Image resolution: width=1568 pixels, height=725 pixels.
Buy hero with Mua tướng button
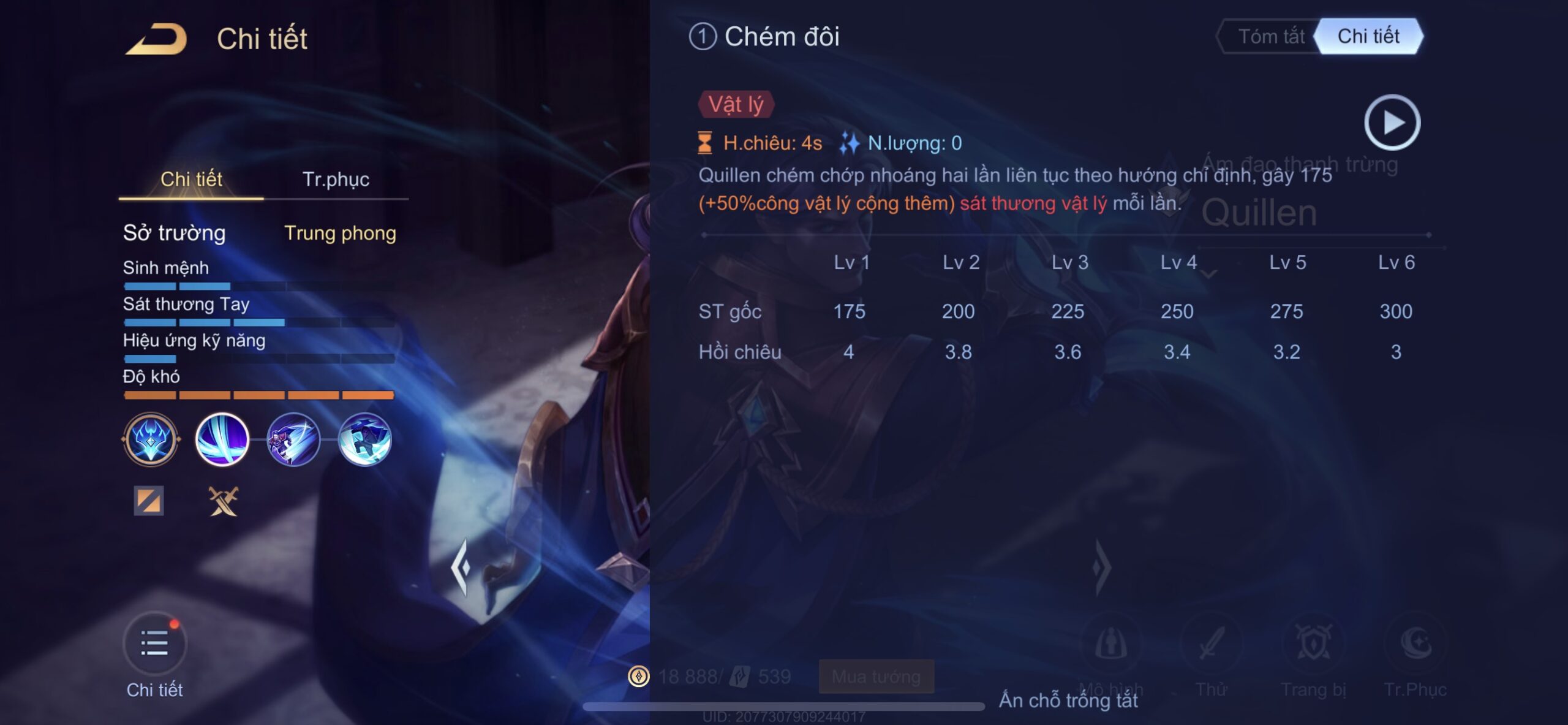pyautogui.click(x=876, y=677)
